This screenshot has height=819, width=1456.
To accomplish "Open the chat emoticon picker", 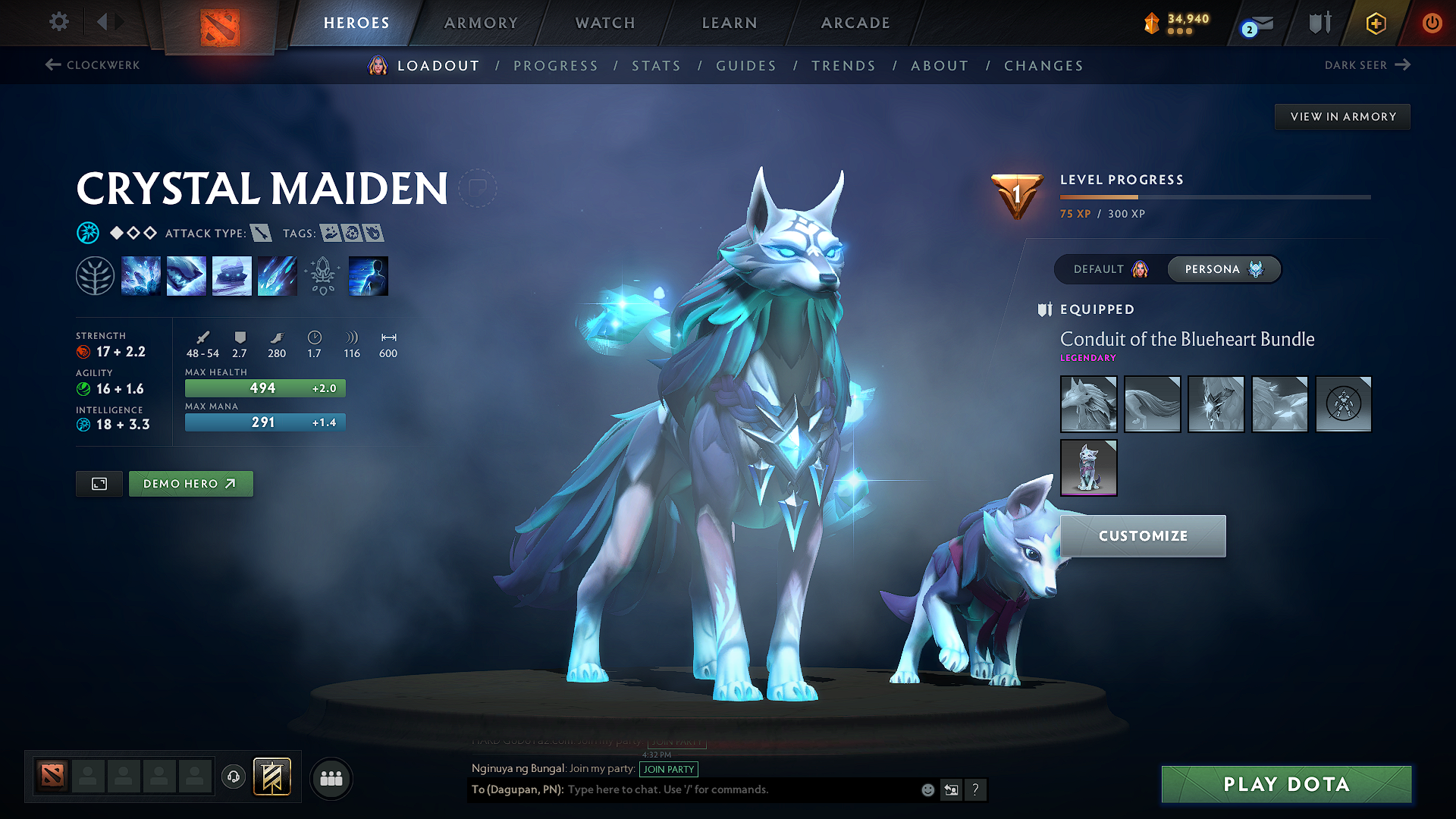I will point(927,789).
